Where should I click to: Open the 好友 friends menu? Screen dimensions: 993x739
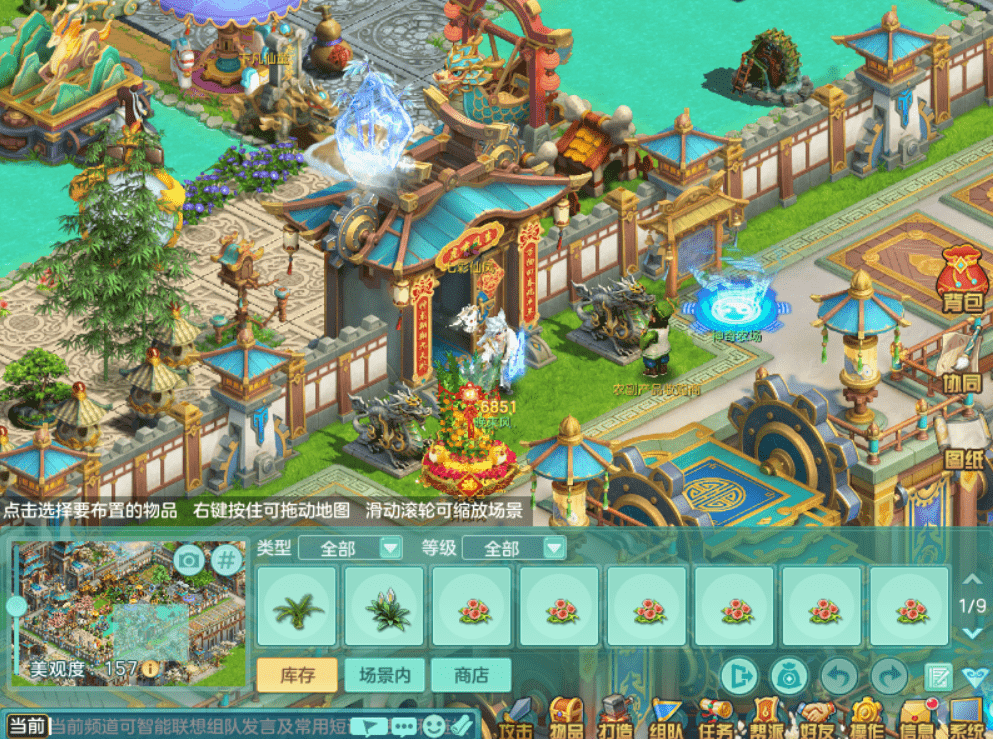coord(817,718)
